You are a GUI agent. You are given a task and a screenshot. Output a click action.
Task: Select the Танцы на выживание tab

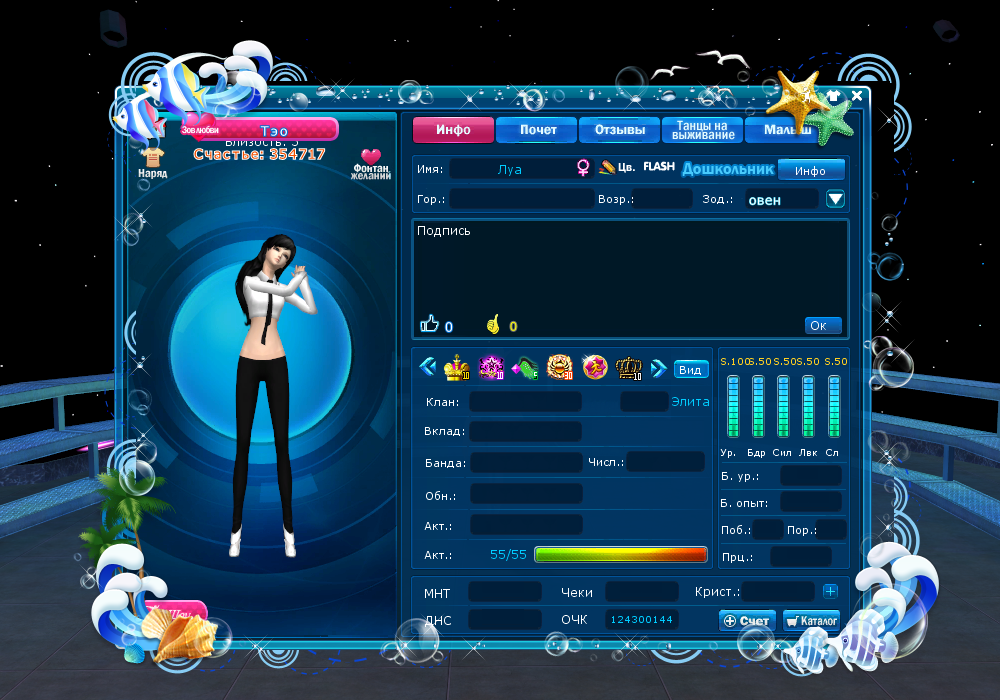703,130
